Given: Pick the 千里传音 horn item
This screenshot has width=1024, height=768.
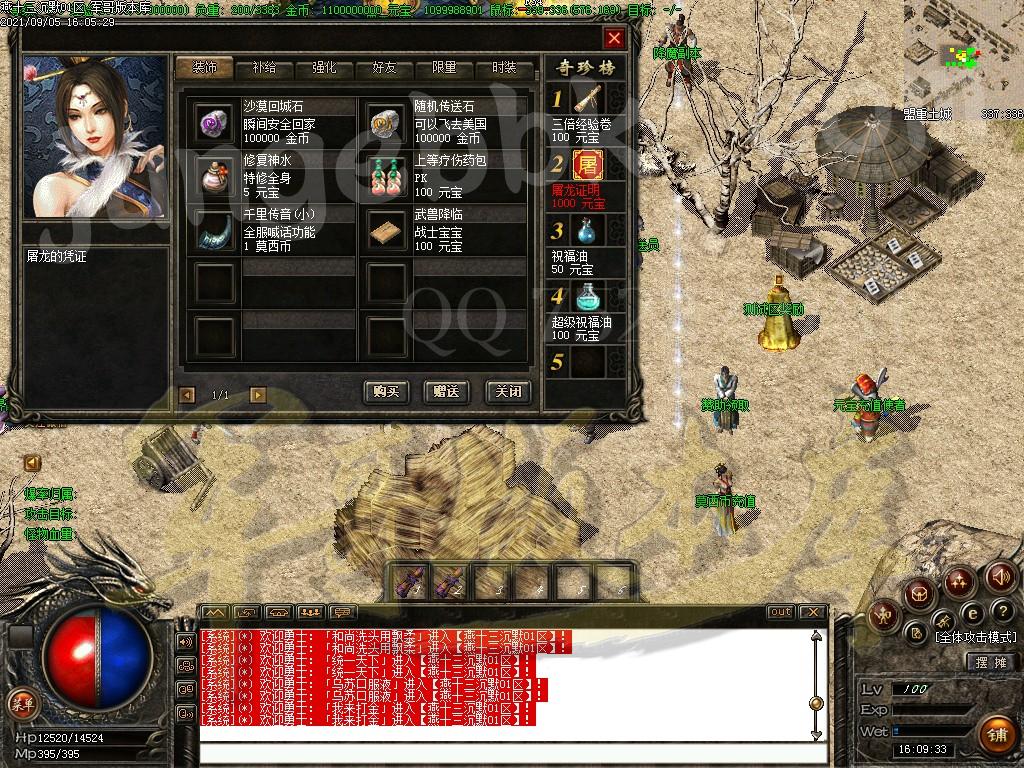Looking at the screenshot, I should [214, 229].
